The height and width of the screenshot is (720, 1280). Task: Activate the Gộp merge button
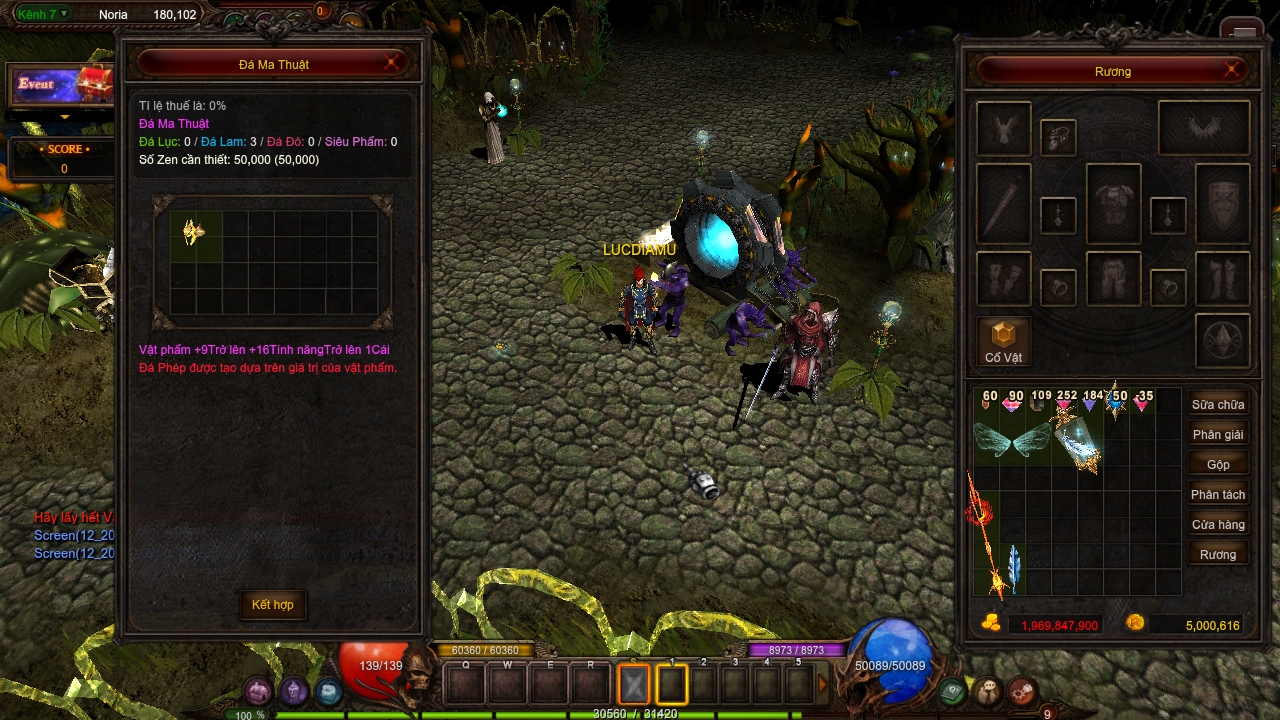click(x=1217, y=465)
